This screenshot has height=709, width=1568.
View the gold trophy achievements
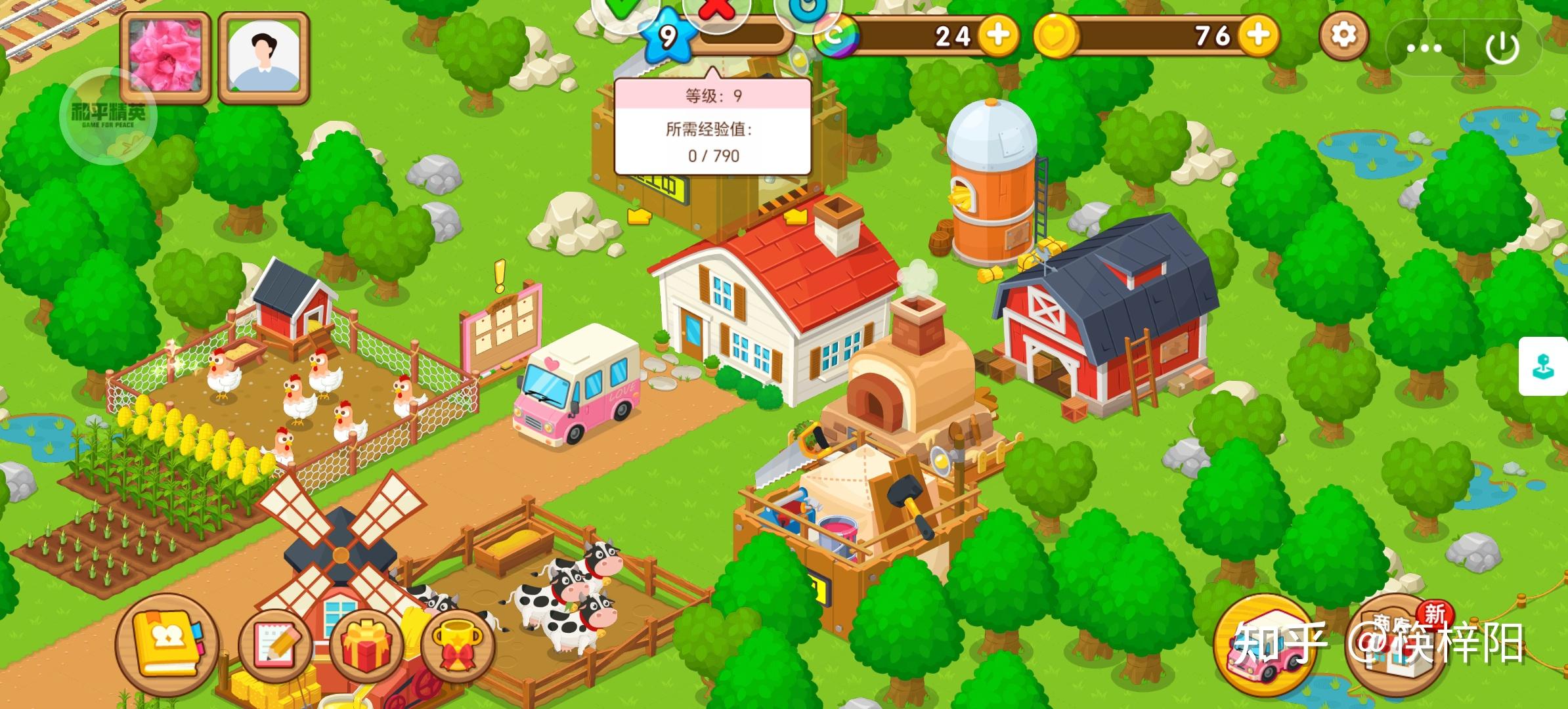click(458, 643)
